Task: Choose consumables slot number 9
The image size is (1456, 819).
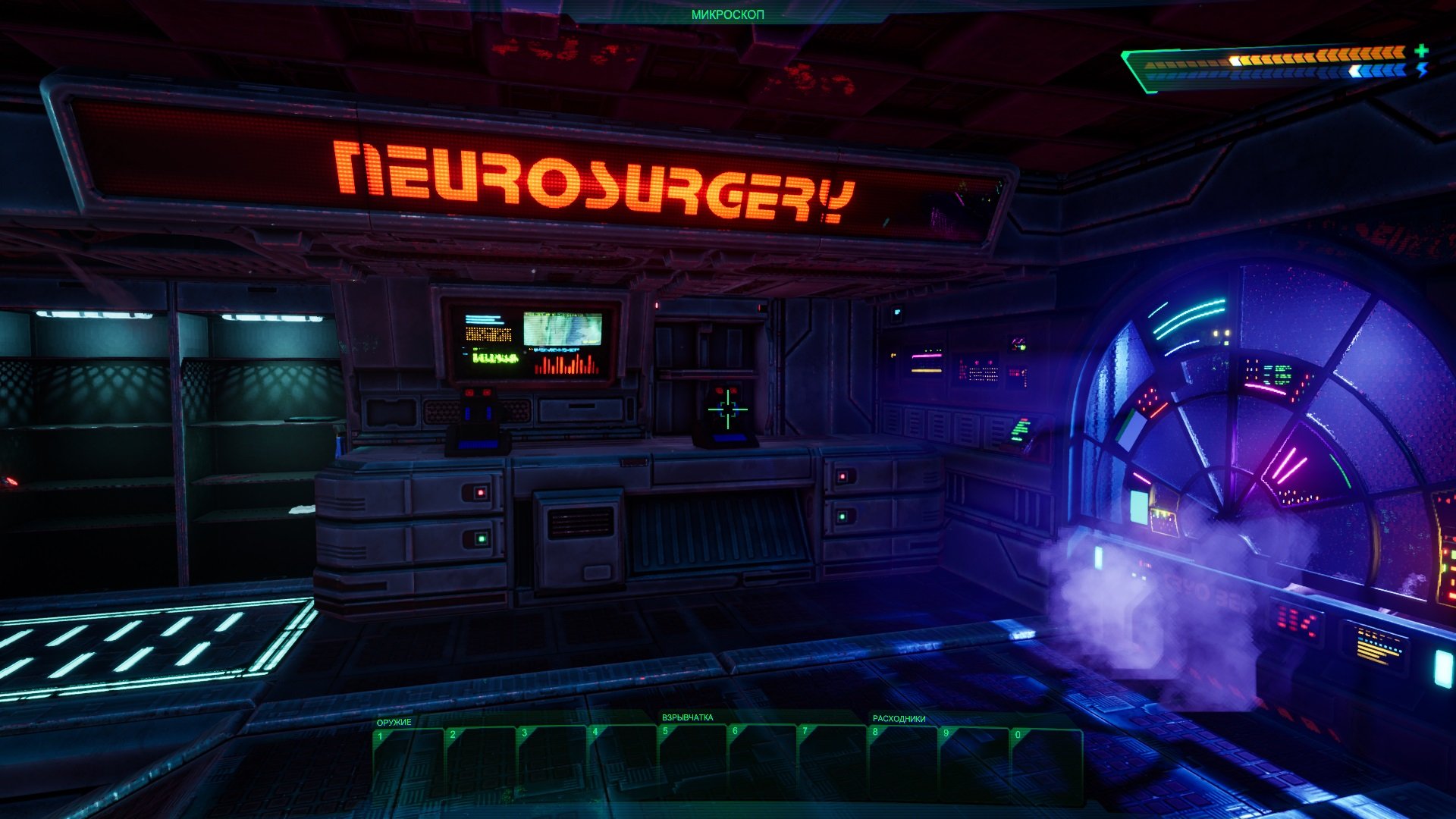Action: 974,764
